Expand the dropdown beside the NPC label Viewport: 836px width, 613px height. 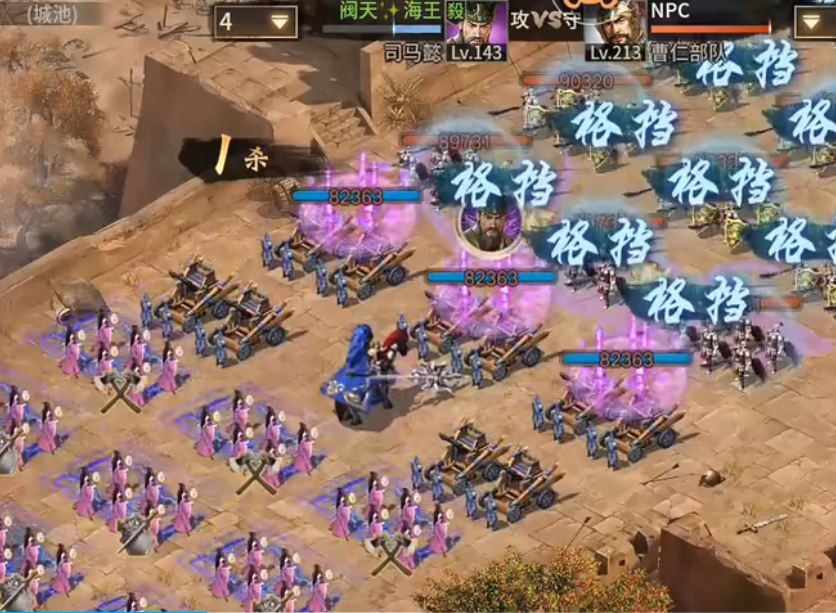click(814, 21)
